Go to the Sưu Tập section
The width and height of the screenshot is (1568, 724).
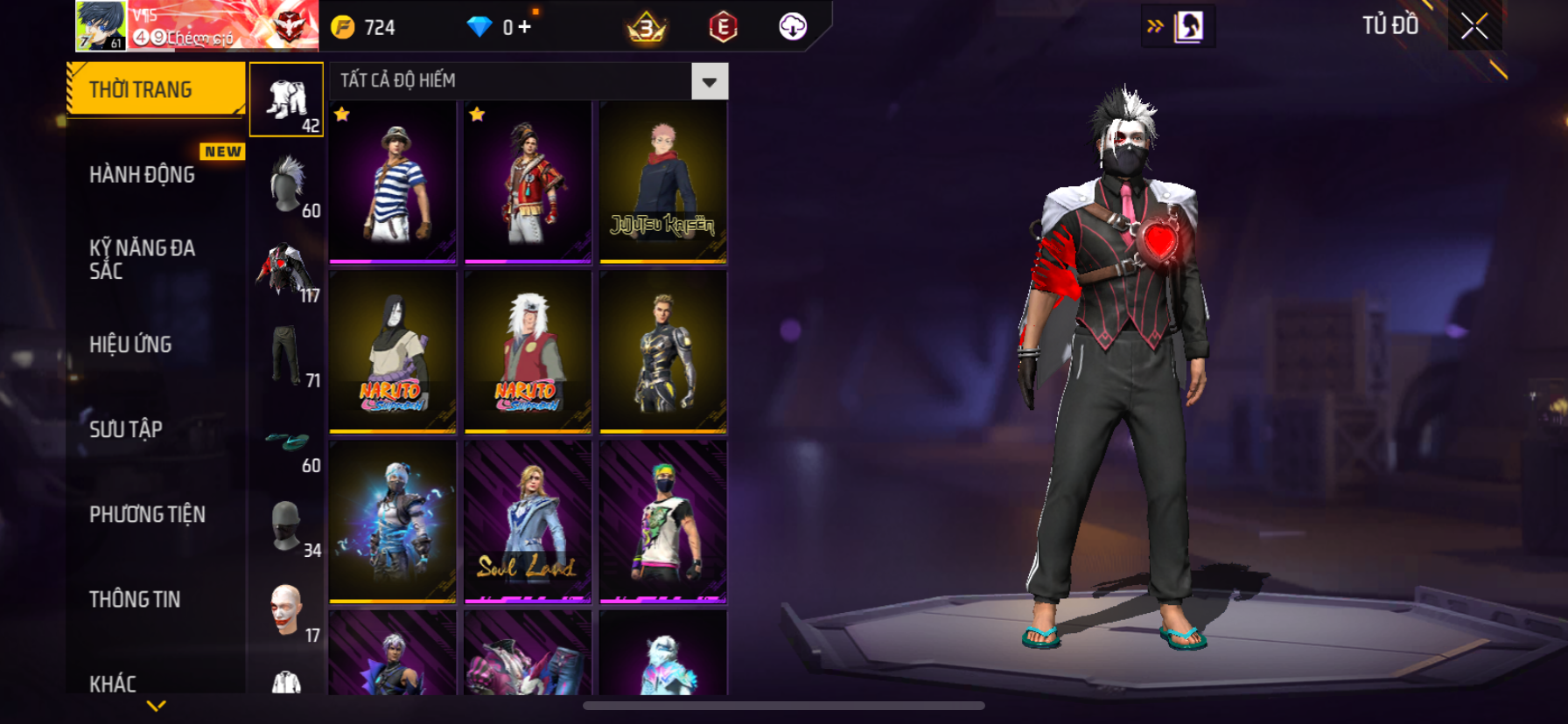click(x=127, y=429)
